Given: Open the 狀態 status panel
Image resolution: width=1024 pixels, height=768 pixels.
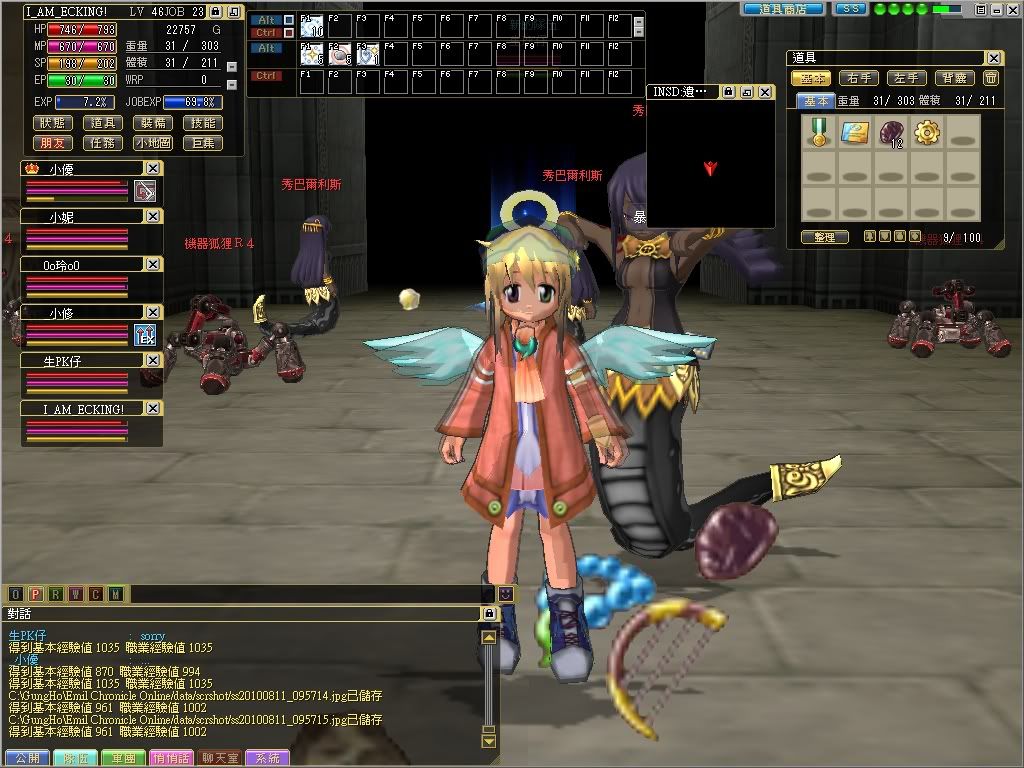Looking at the screenshot, I should click(x=53, y=123).
